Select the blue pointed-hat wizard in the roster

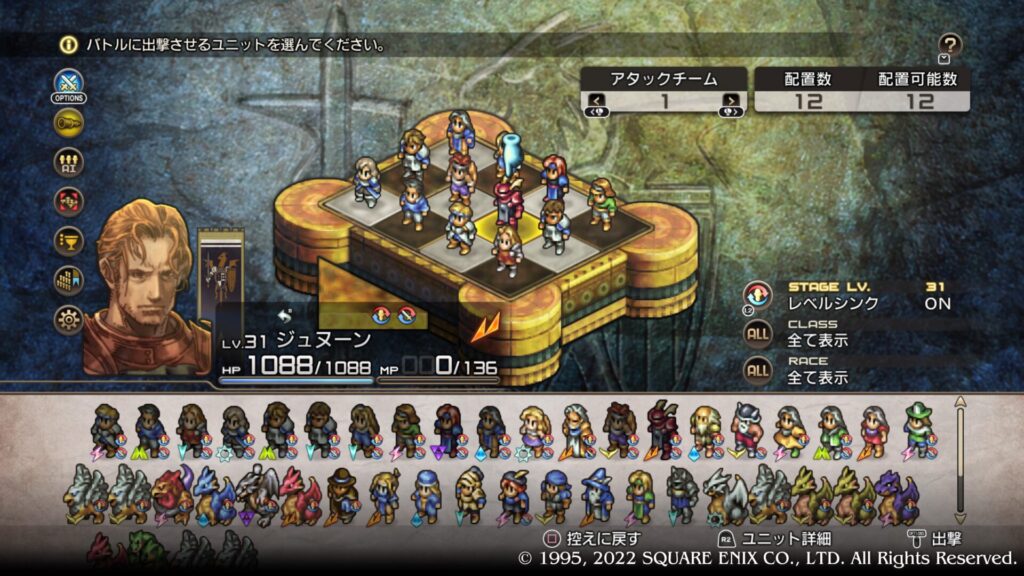(x=597, y=495)
